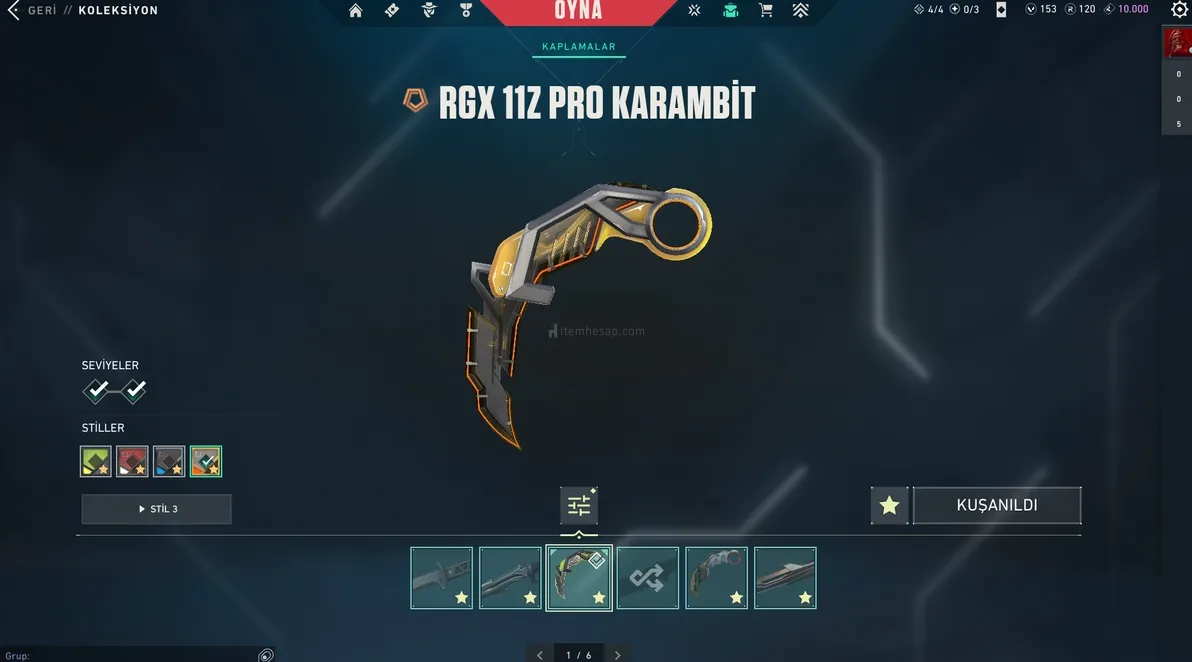The width and height of the screenshot is (1192, 662).
Task: Choose the random shuffle skin tile
Action: [x=647, y=578]
